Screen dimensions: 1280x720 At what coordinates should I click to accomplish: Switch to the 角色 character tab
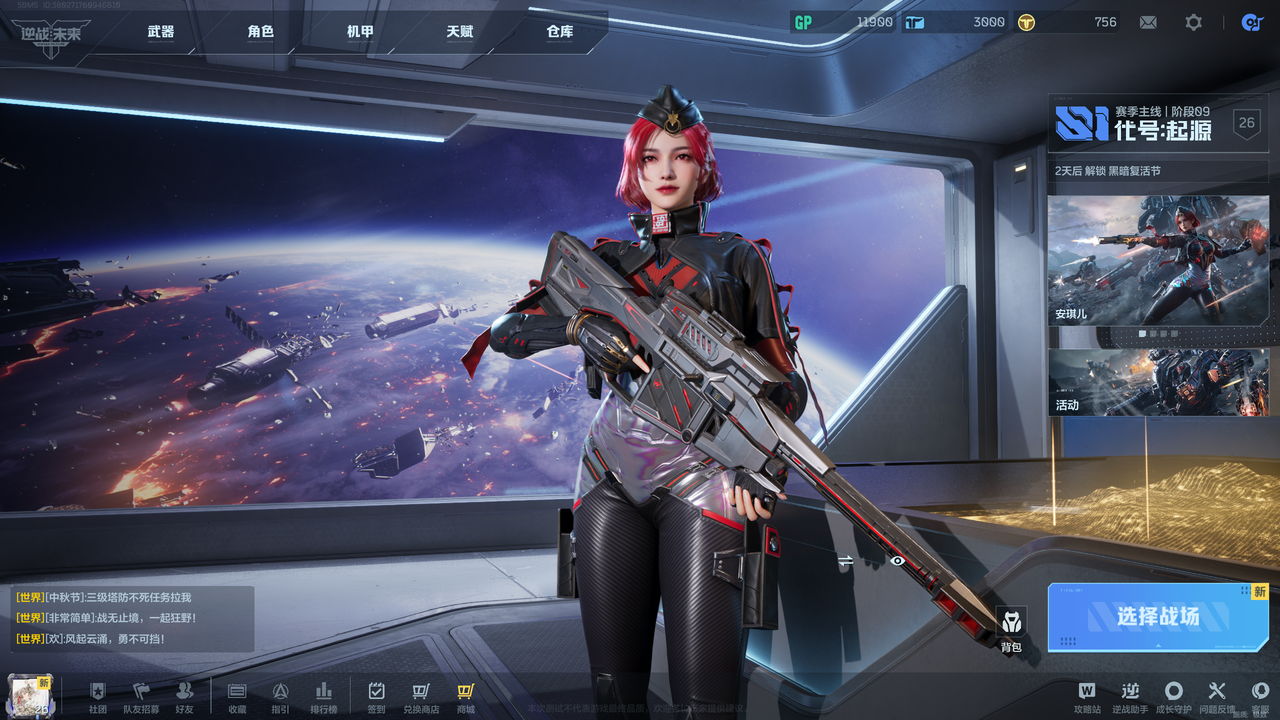click(260, 32)
